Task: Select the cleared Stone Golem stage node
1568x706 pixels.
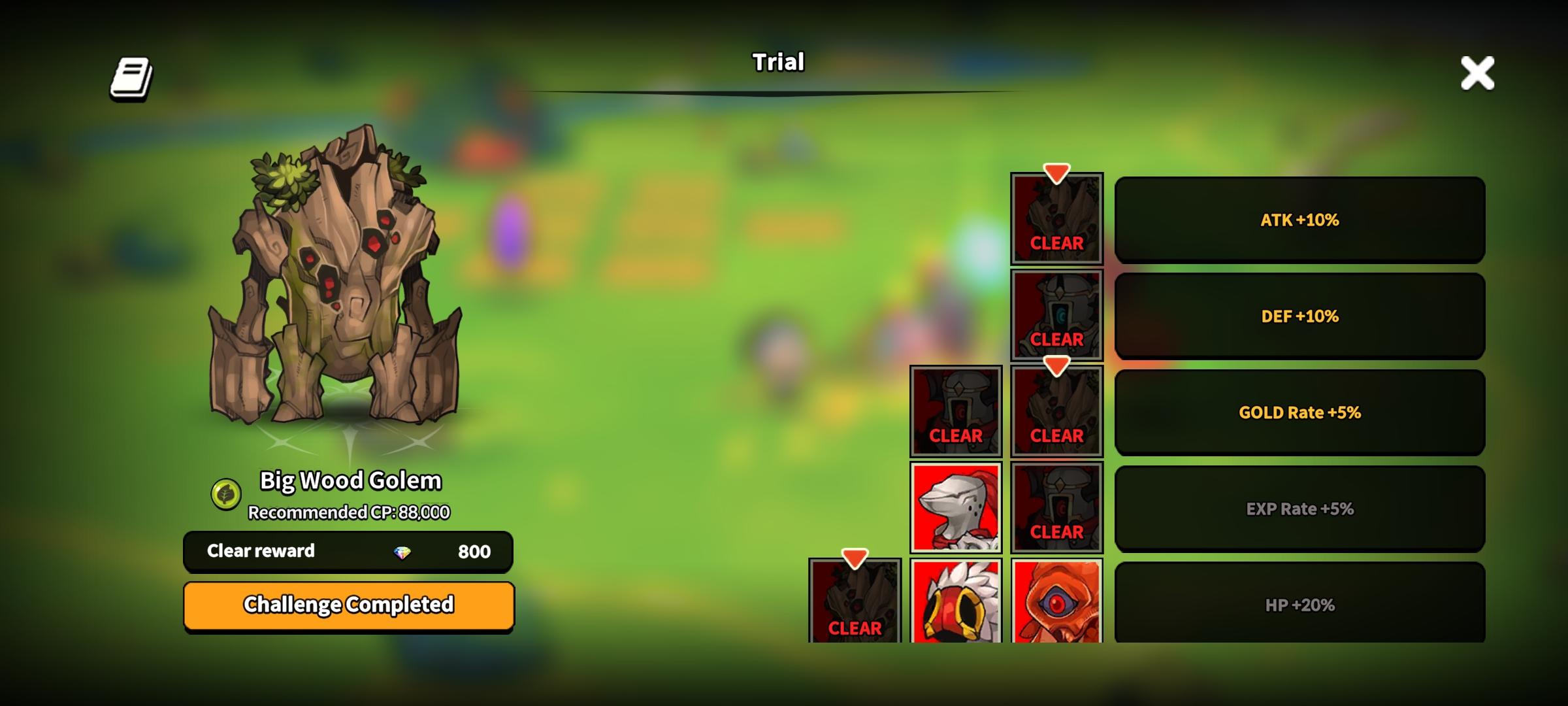Action: [1056, 316]
